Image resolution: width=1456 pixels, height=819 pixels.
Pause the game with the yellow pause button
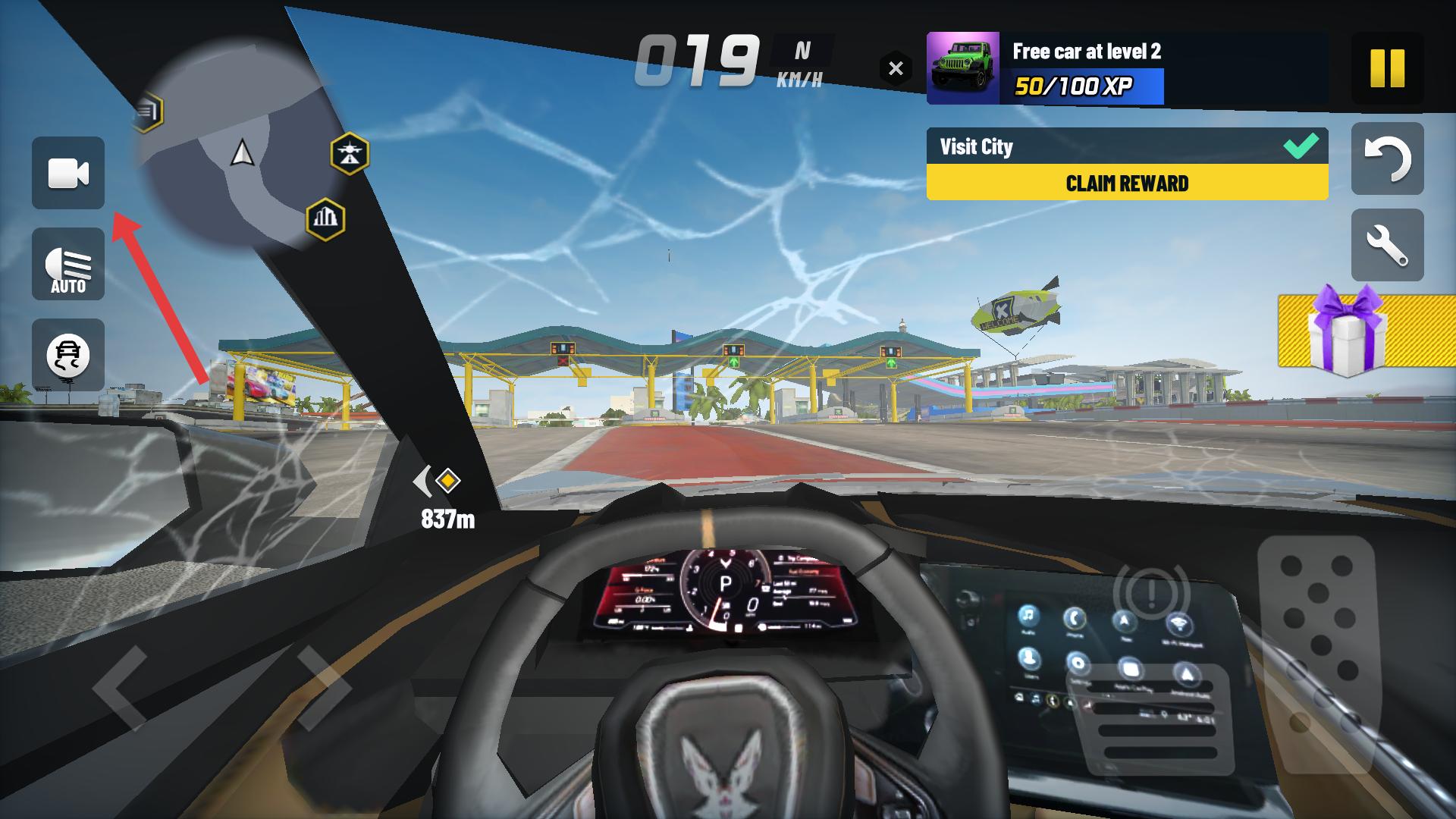(x=1387, y=68)
